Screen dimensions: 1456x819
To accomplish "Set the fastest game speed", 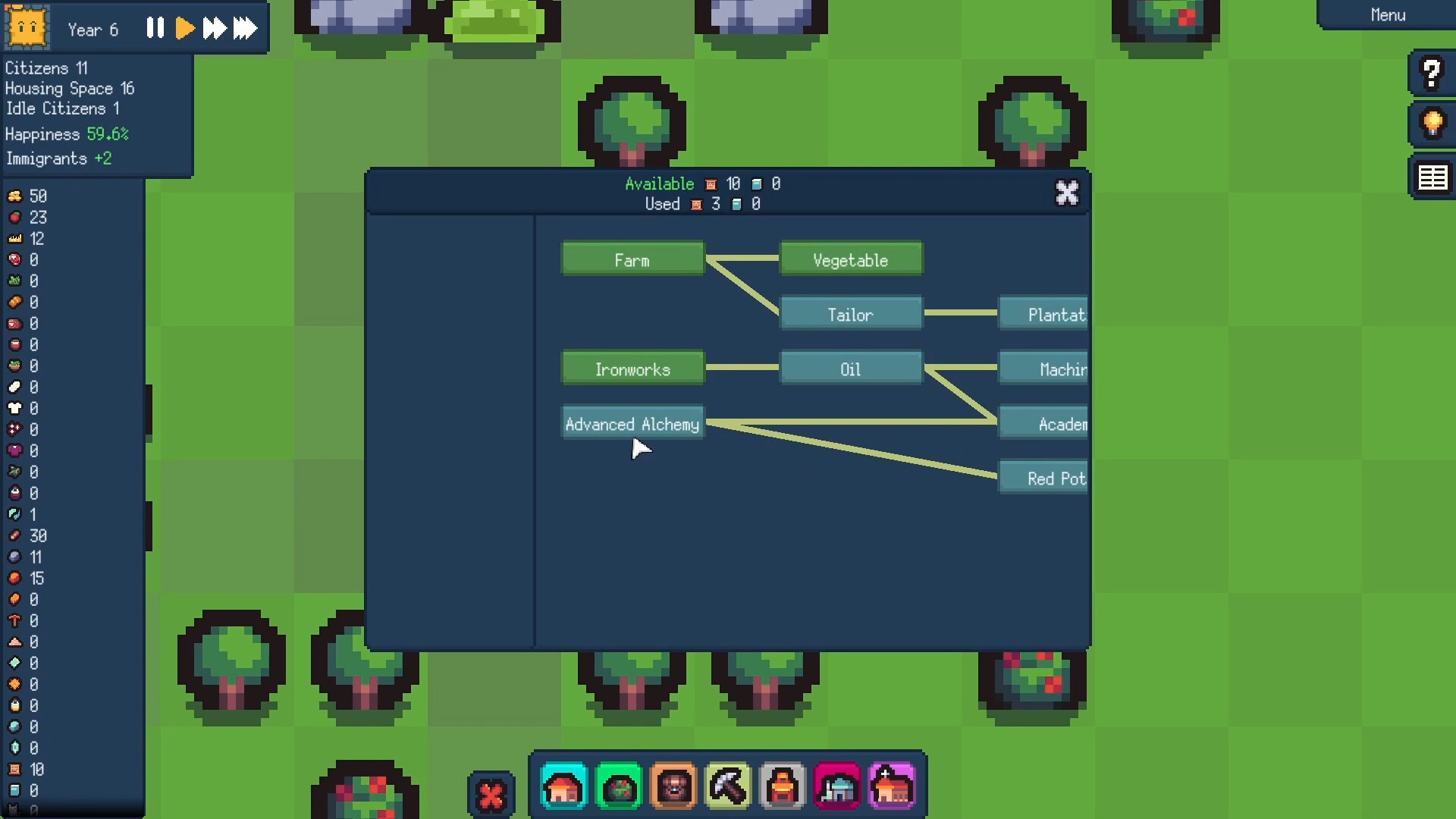I will coord(244,28).
